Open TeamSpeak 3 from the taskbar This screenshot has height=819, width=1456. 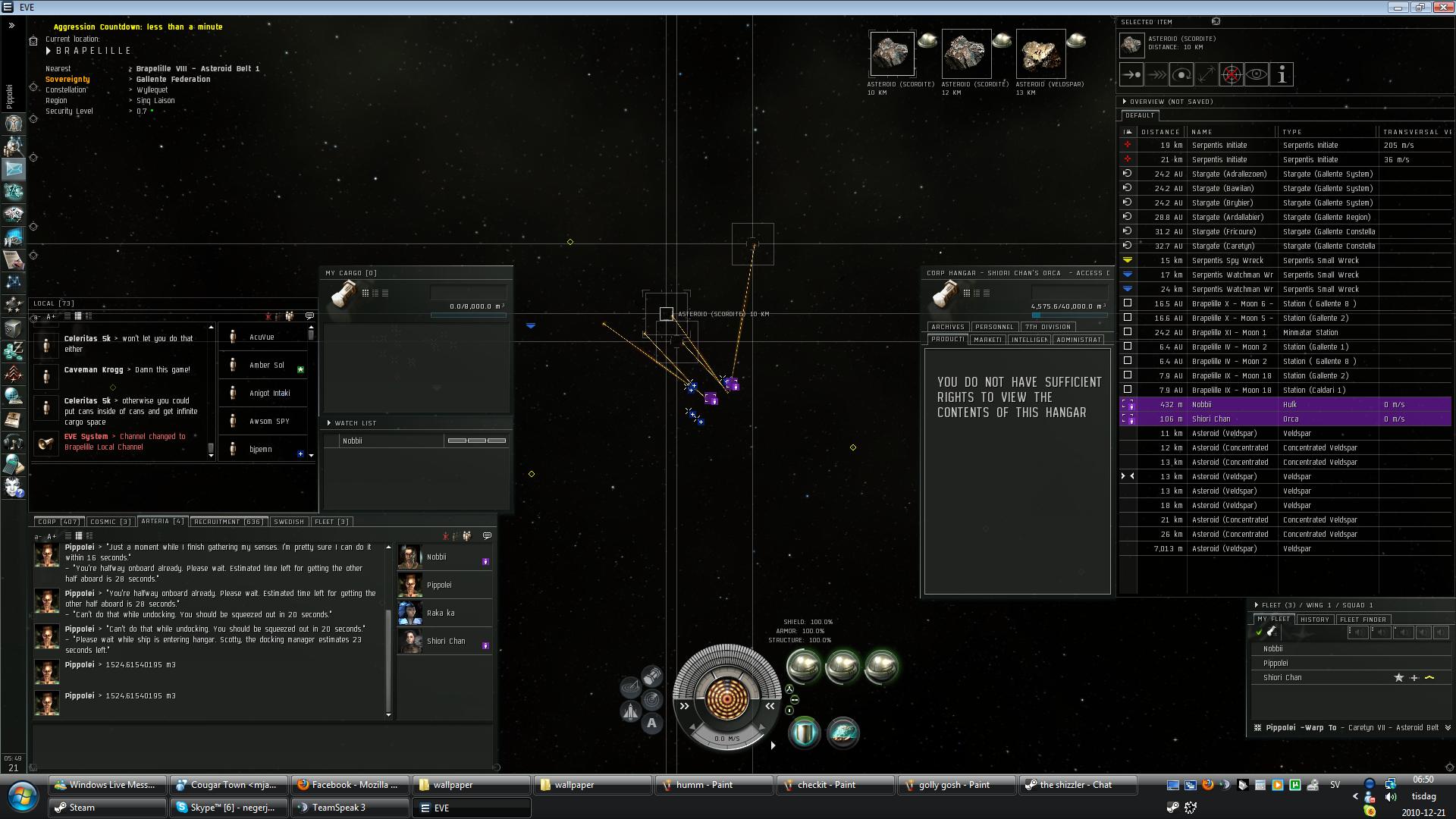tap(350, 808)
